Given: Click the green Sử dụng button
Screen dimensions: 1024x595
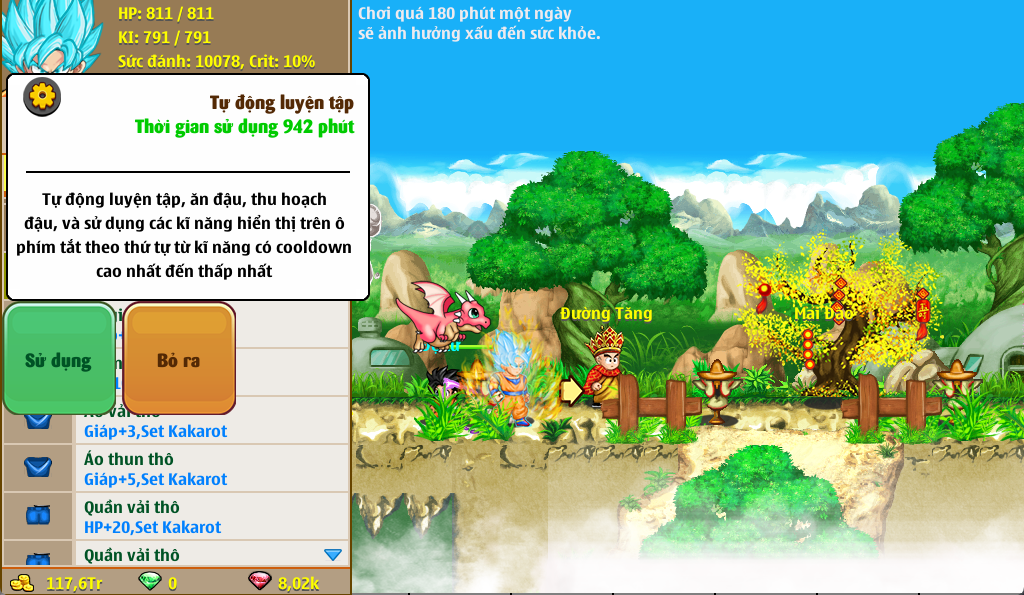Looking at the screenshot, I should pyautogui.click(x=59, y=359).
